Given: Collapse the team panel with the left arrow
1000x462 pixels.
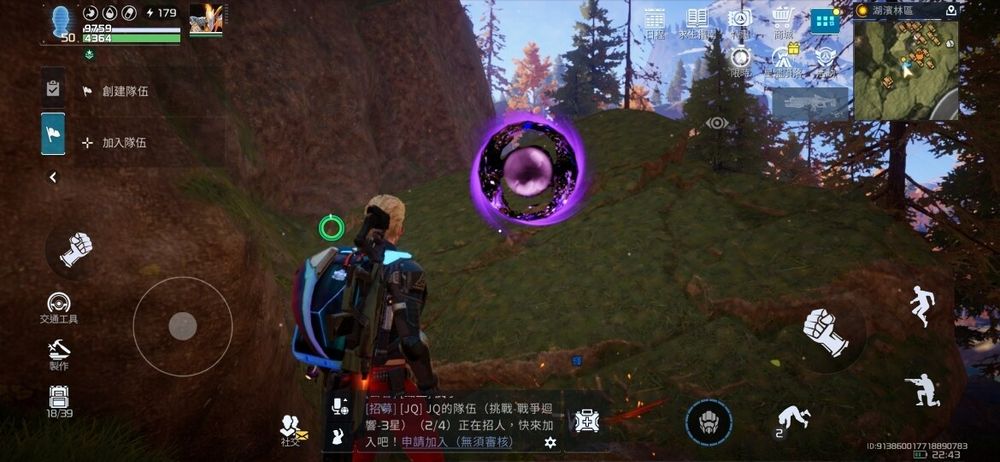Looking at the screenshot, I should coord(53,177).
